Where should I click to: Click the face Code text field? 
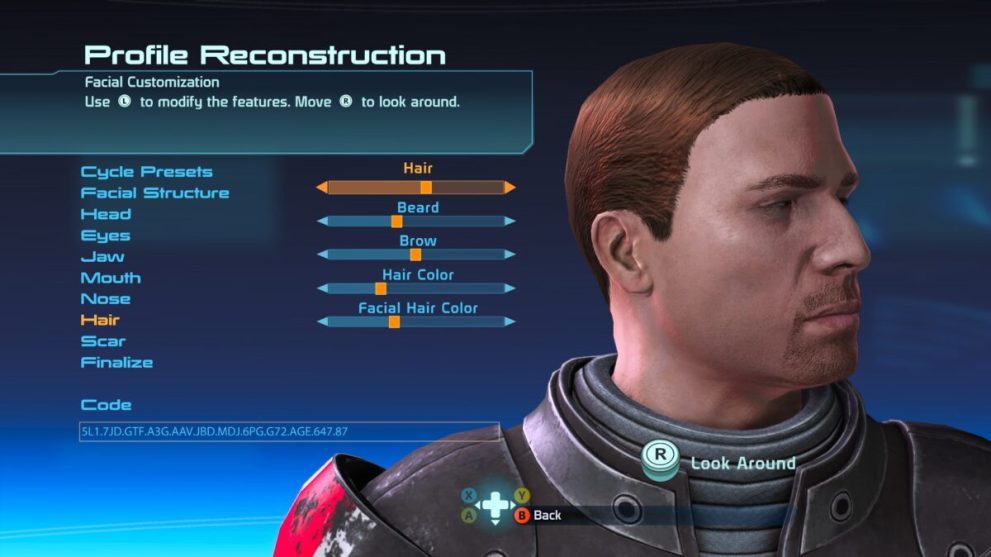[289, 432]
